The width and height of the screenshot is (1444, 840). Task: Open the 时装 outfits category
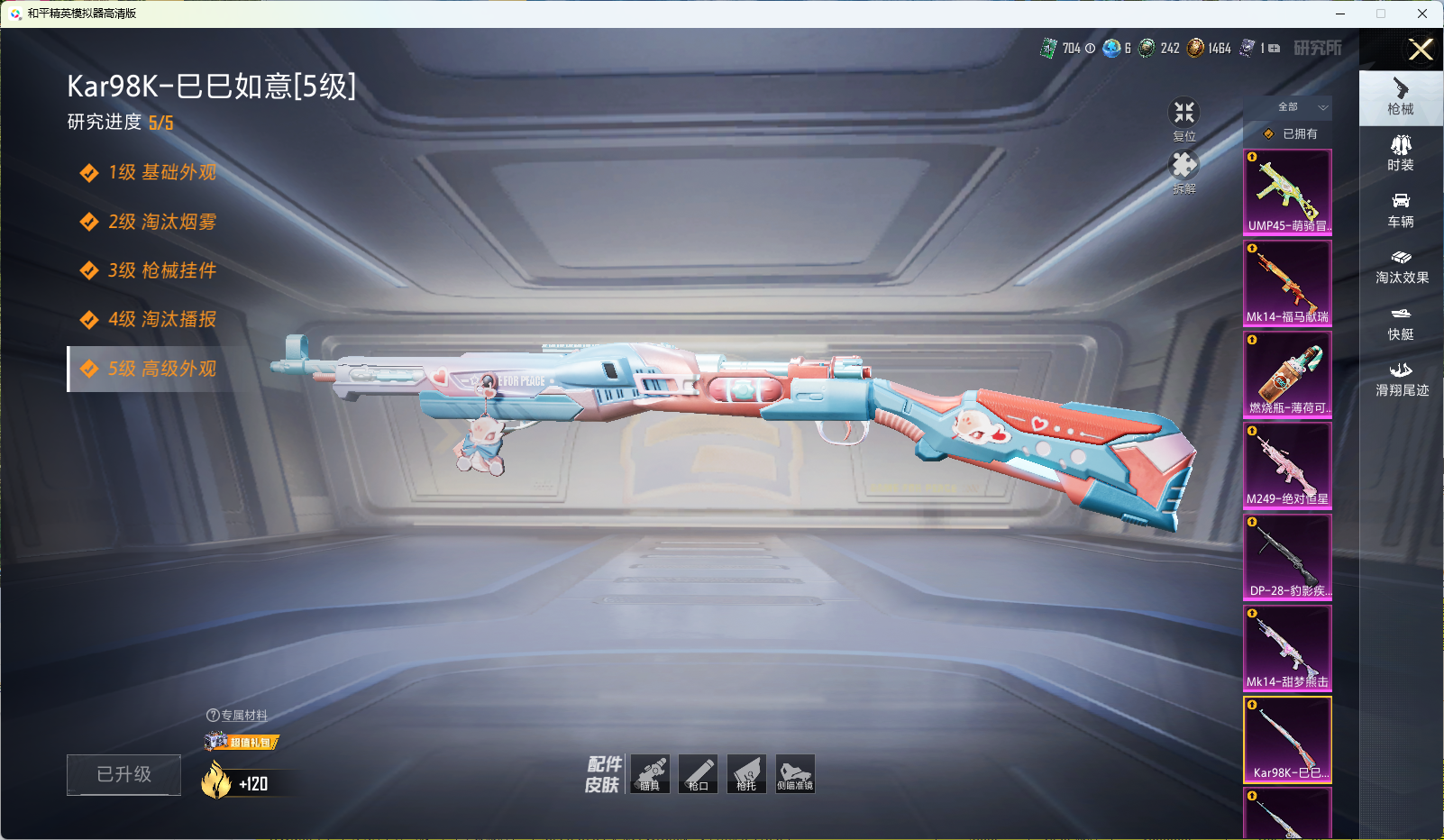pyautogui.click(x=1401, y=153)
